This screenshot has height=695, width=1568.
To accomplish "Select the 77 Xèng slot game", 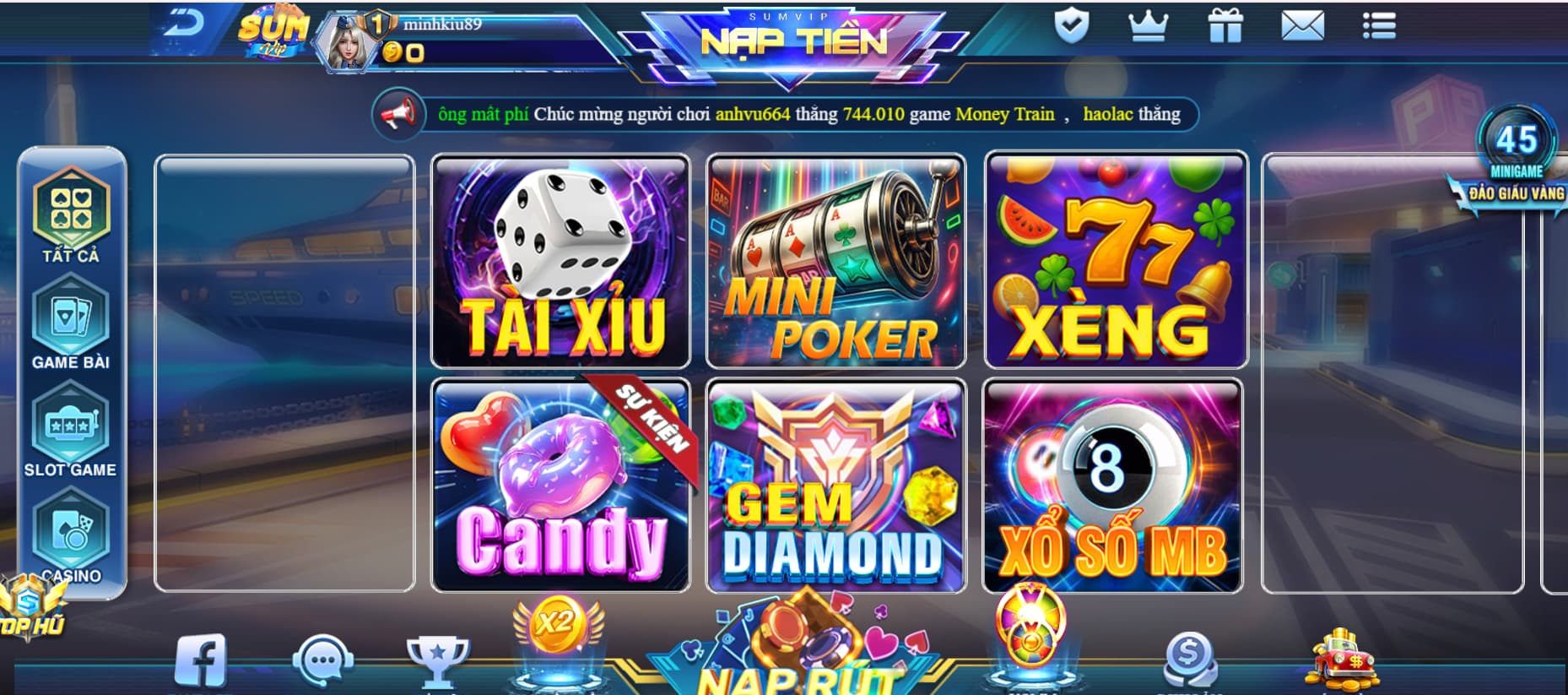I will 1116,260.
